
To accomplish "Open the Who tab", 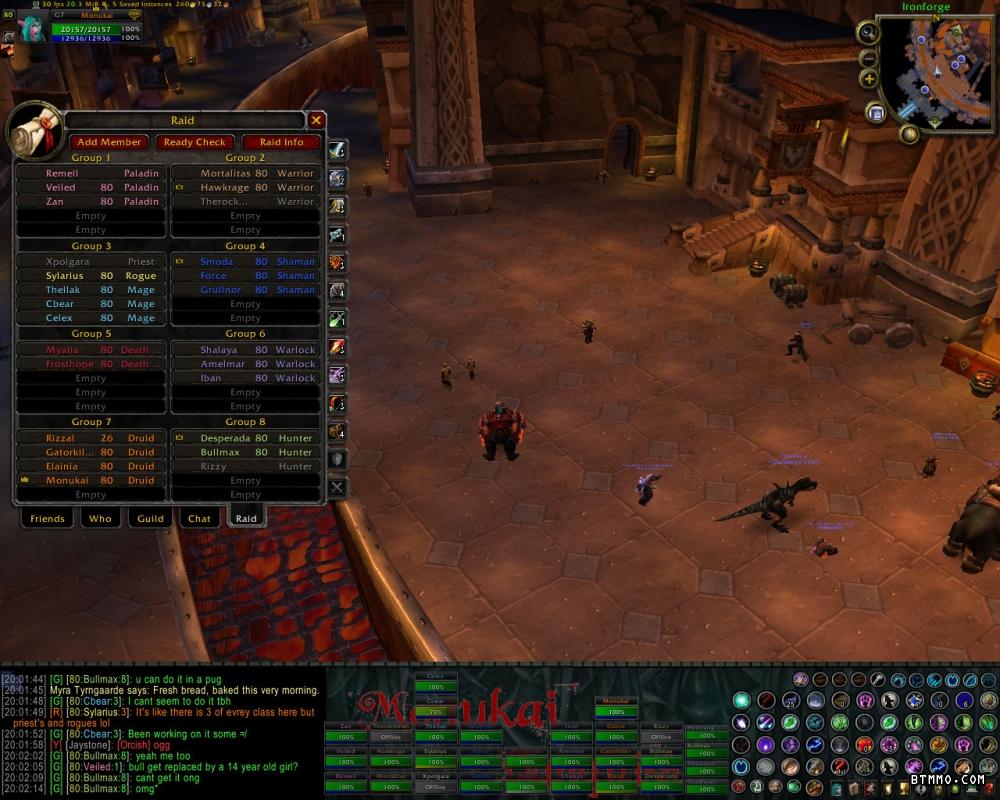I will 100,518.
